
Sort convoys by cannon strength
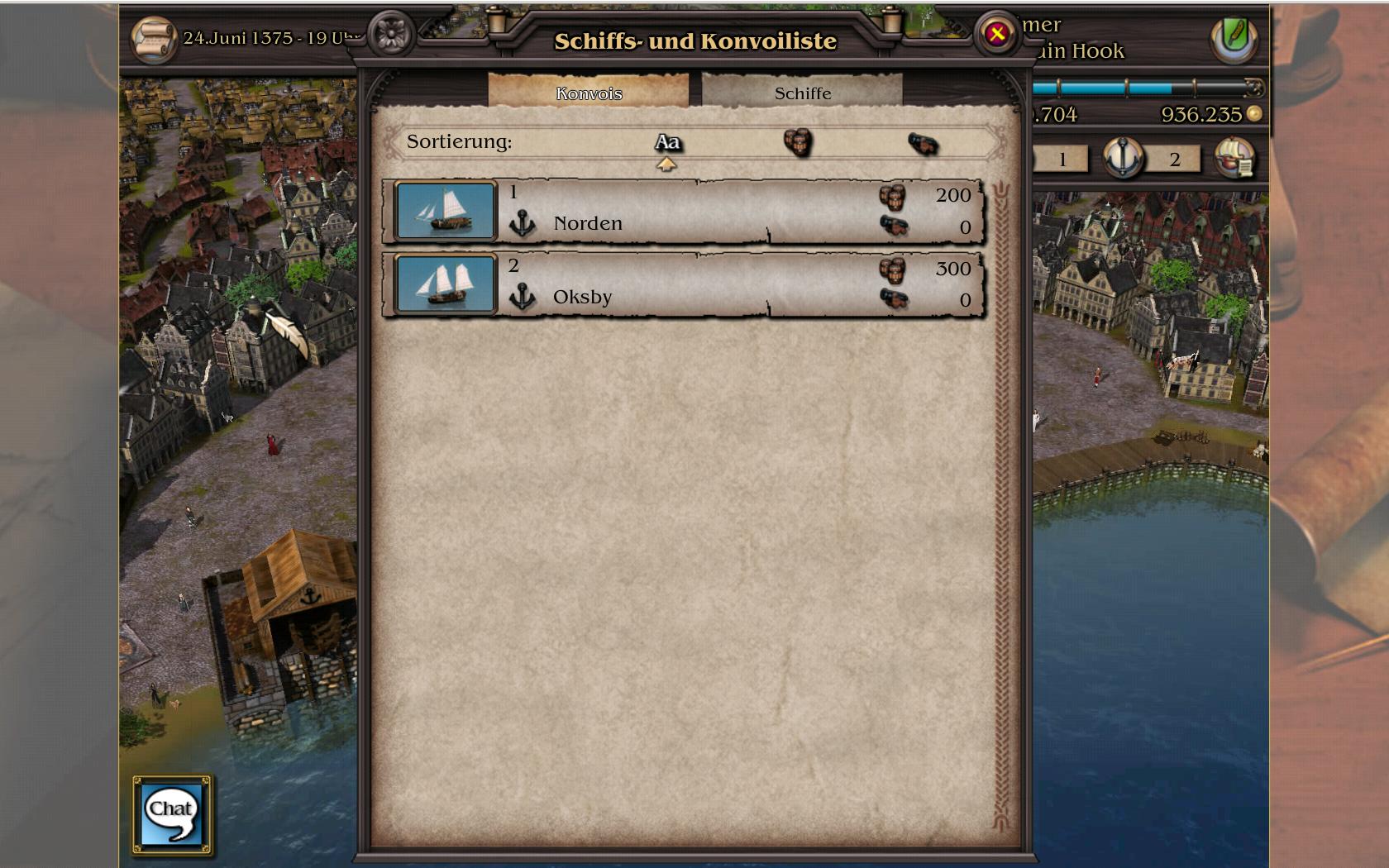click(923, 144)
